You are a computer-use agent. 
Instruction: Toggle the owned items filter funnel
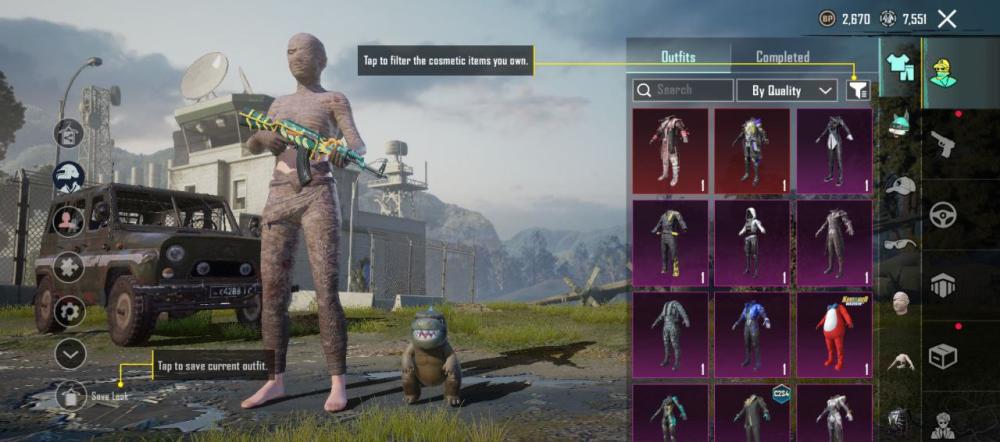pos(857,90)
